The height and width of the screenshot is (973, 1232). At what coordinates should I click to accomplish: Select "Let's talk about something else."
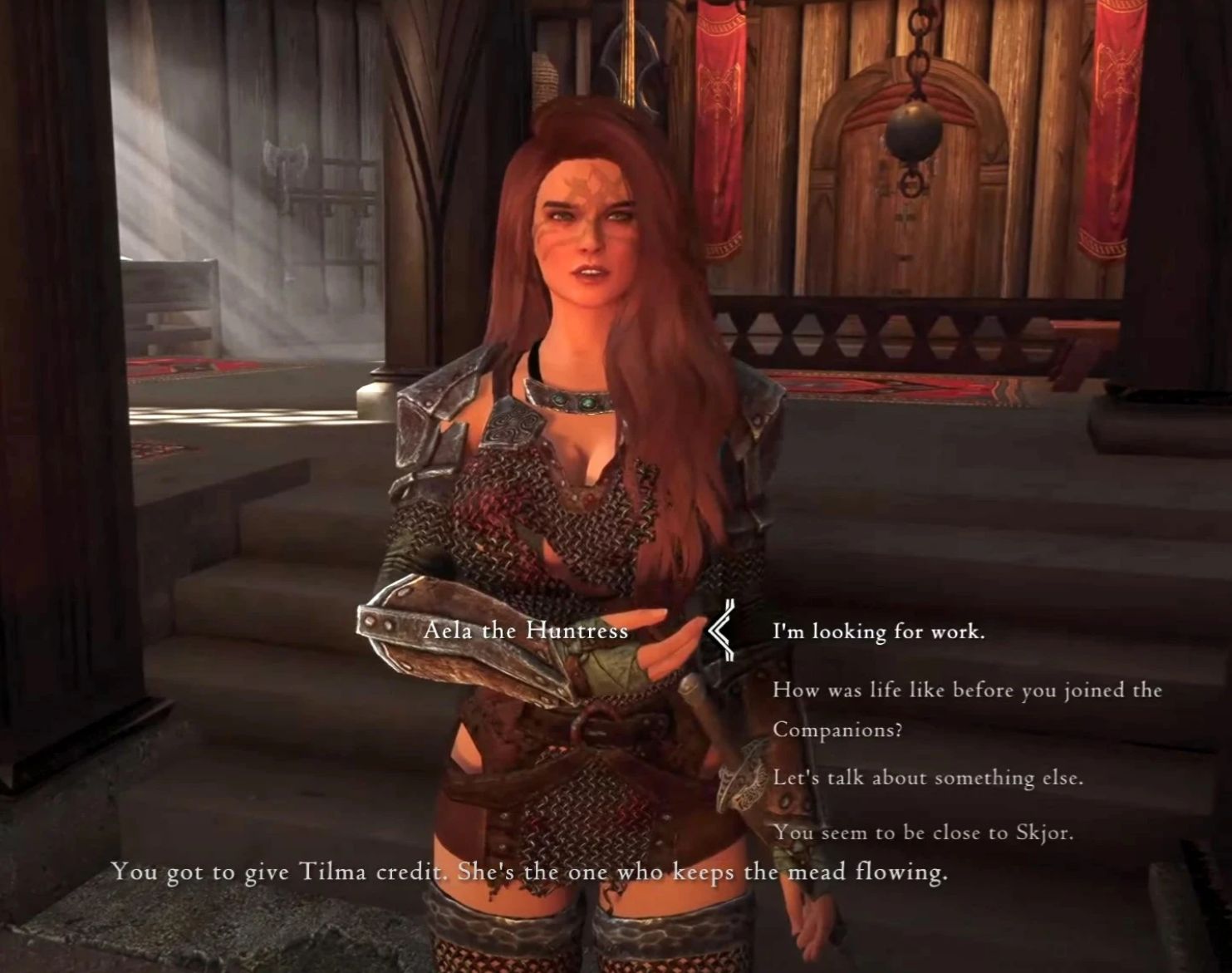(x=927, y=779)
